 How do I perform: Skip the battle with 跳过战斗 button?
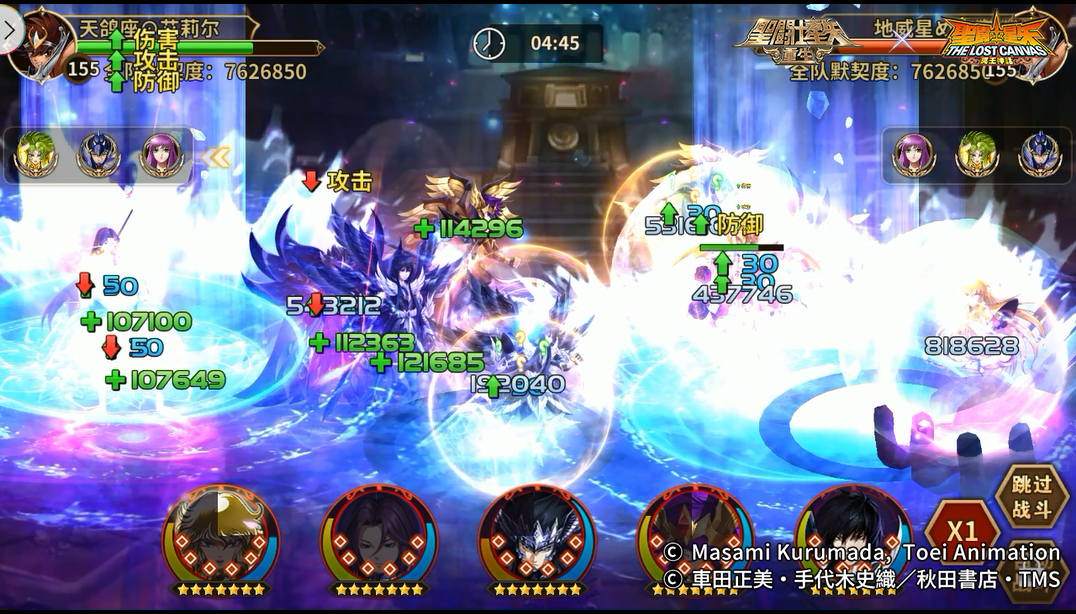(x=1031, y=499)
